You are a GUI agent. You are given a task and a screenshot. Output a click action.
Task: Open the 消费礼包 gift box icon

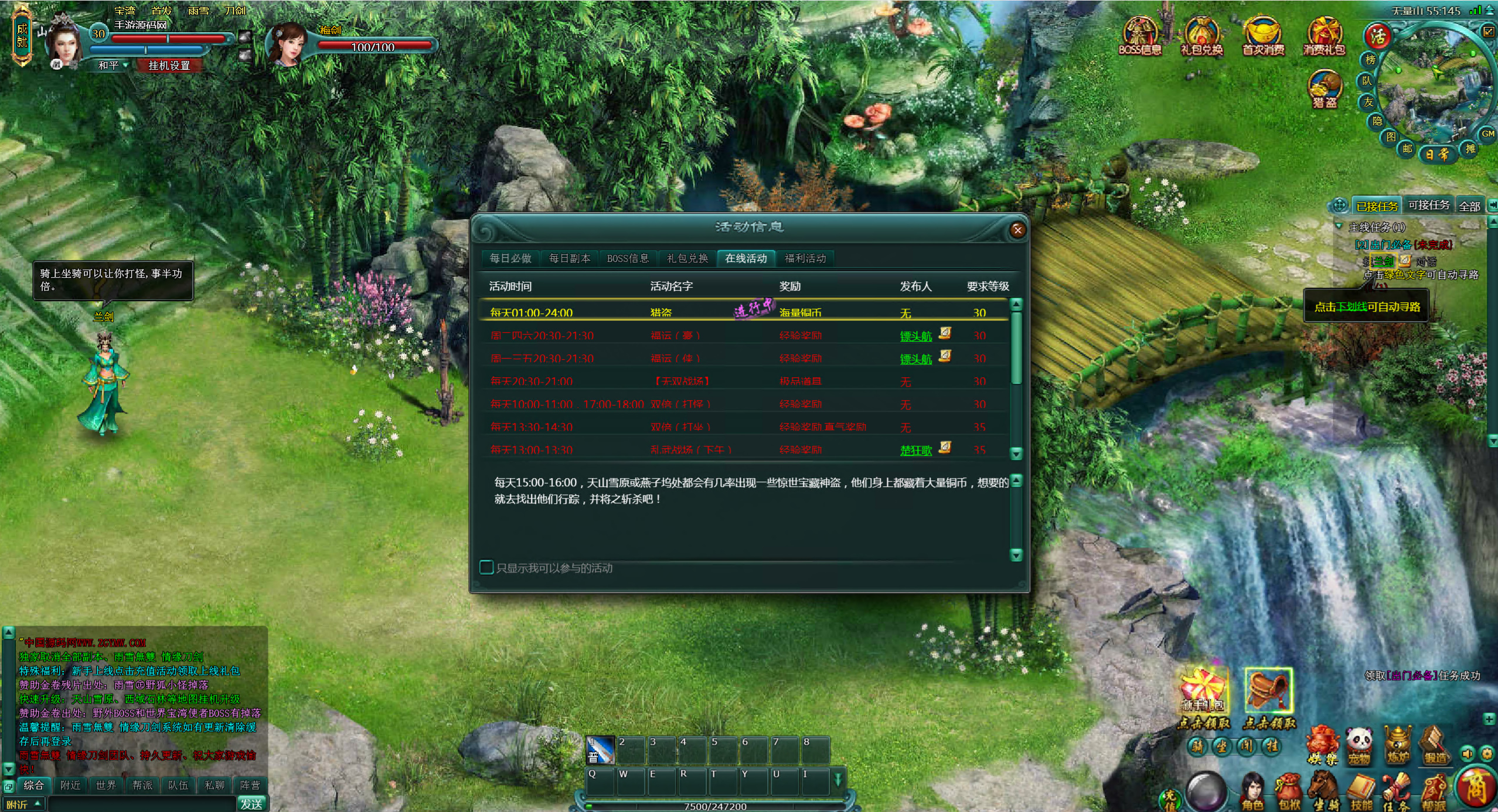click(x=1324, y=36)
